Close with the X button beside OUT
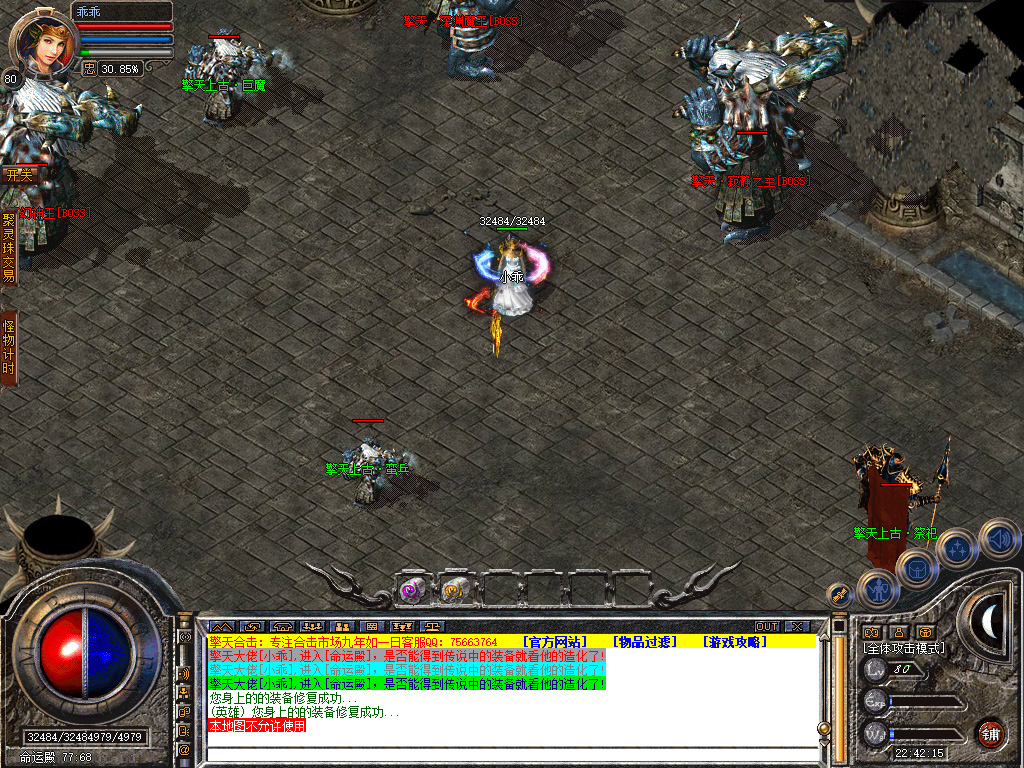1024x768 pixels. 796,627
